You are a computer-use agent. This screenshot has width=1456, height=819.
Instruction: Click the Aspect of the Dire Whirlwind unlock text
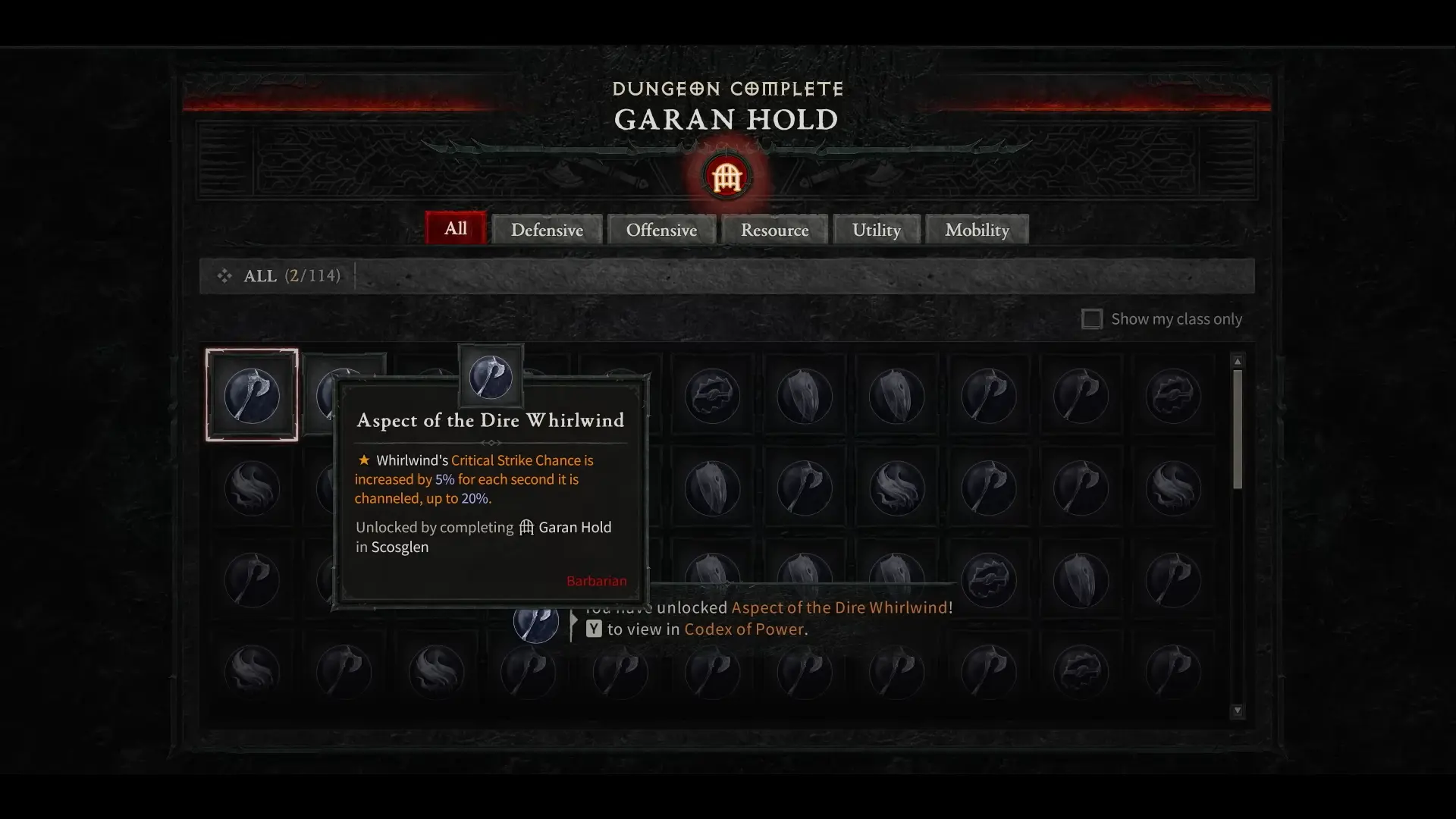tap(839, 607)
